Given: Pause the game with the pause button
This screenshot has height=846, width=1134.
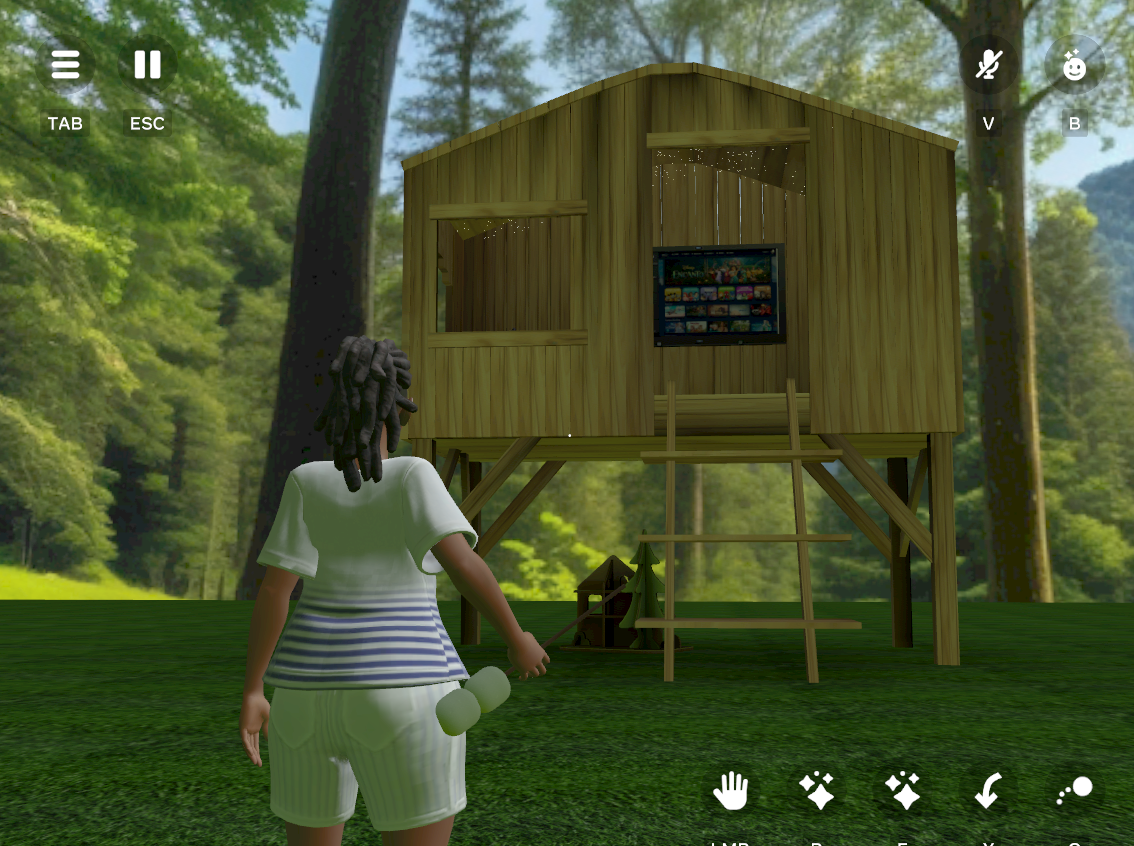Looking at the screenshot, I should pos(147,66).
